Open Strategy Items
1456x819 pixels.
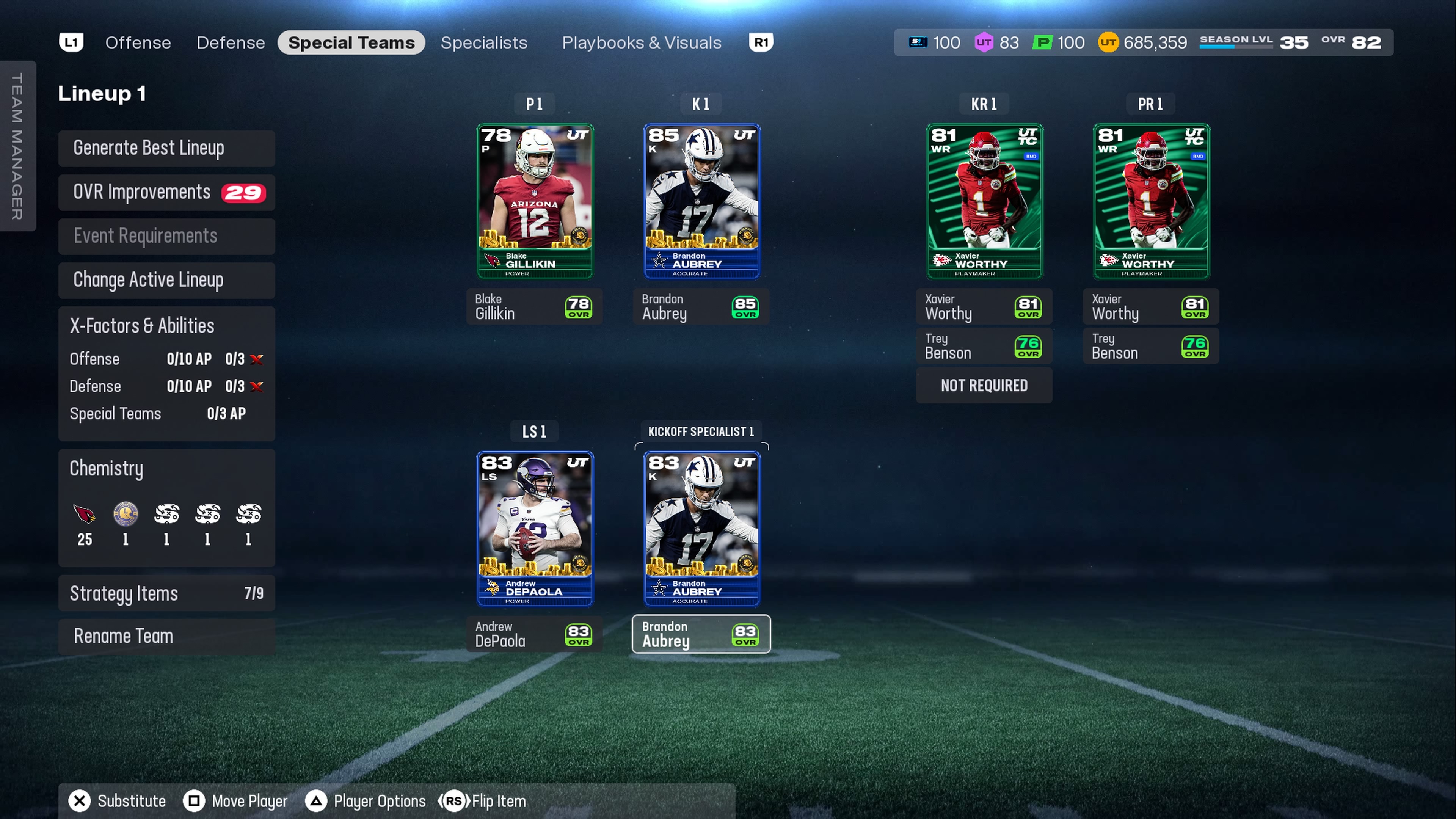click(166, 593)
